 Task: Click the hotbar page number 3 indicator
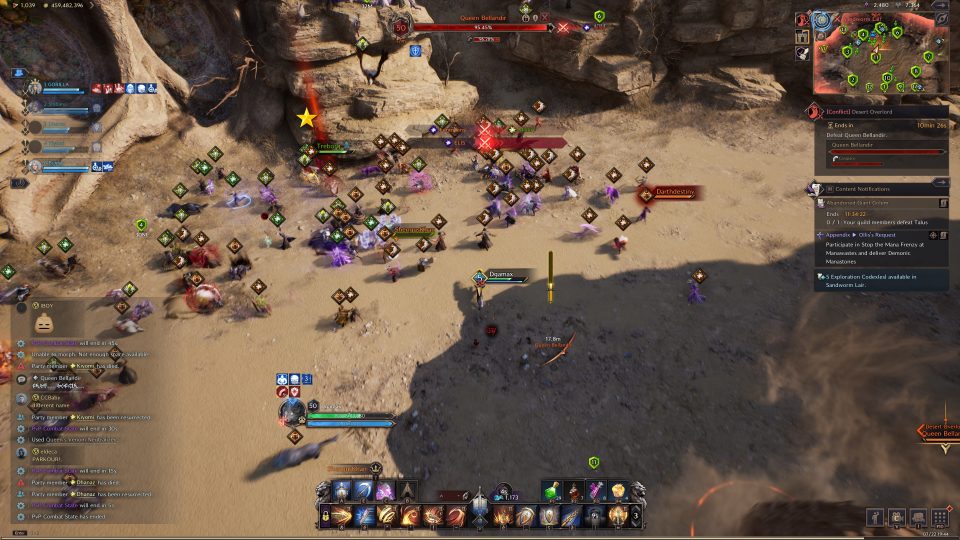pos(636,516)
